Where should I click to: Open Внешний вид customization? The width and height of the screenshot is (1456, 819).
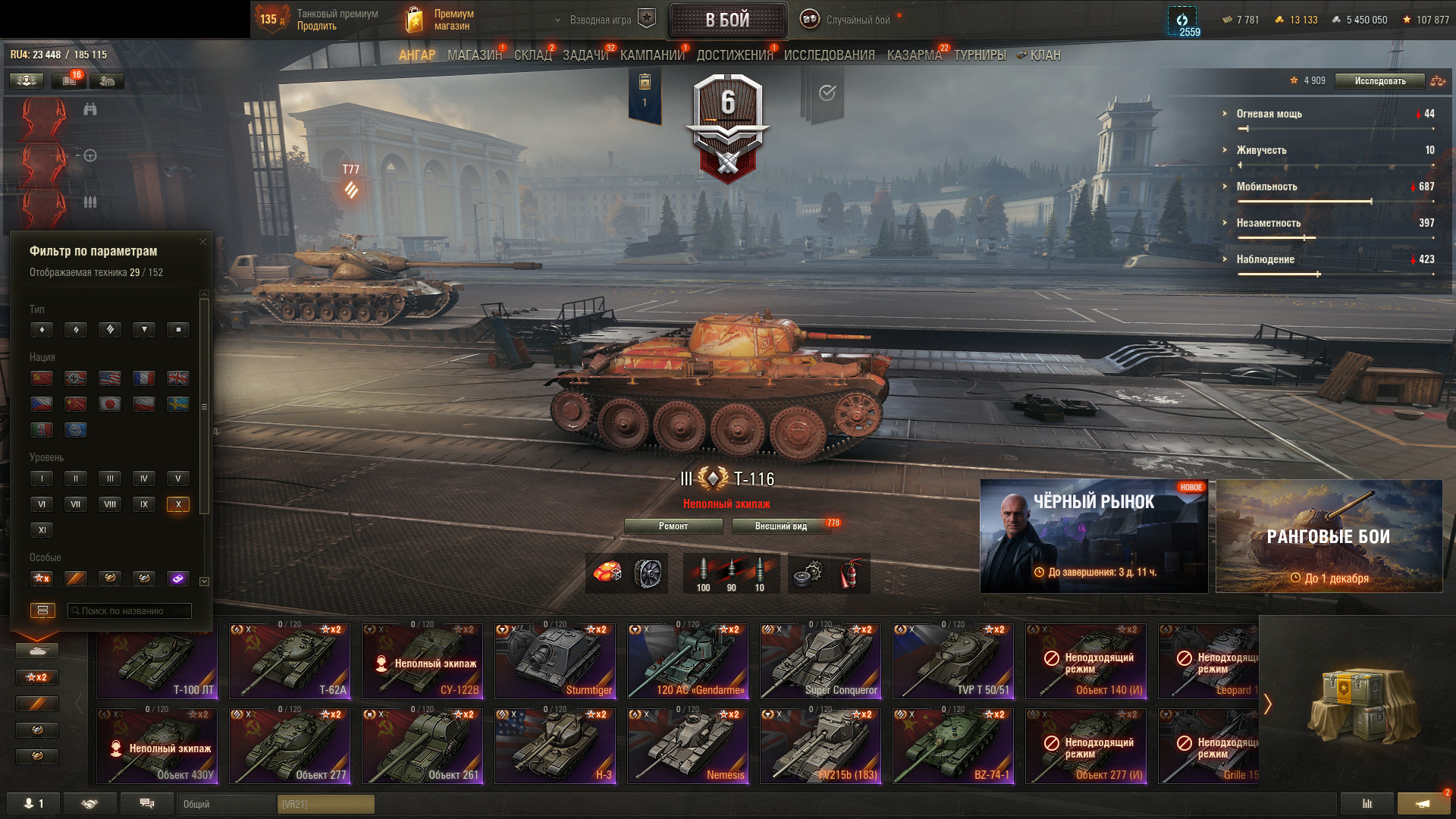click(780, 526)
